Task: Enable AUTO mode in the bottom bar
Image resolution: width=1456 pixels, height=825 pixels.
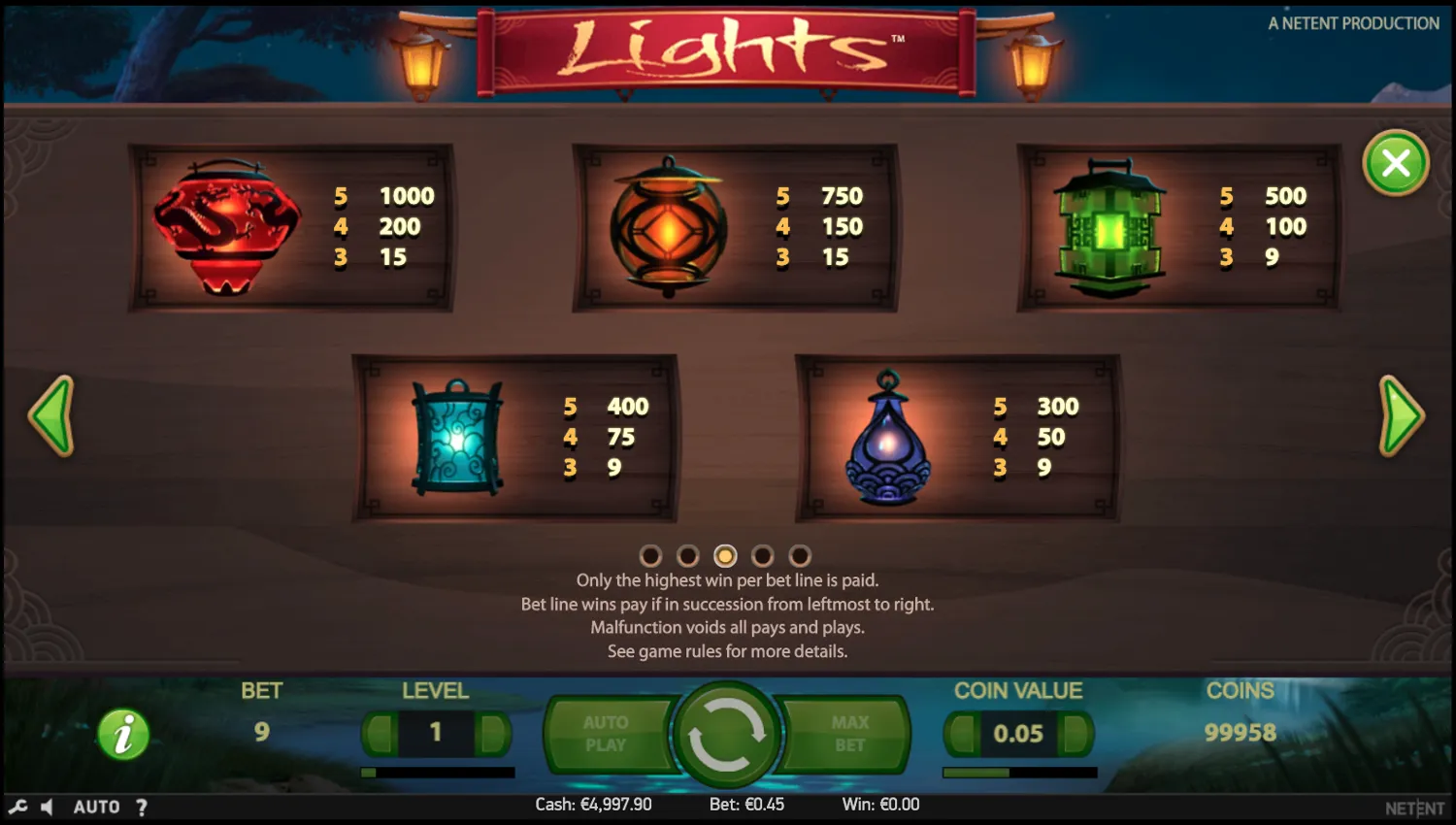Action: pyautogui.click(x=96, y=806)
